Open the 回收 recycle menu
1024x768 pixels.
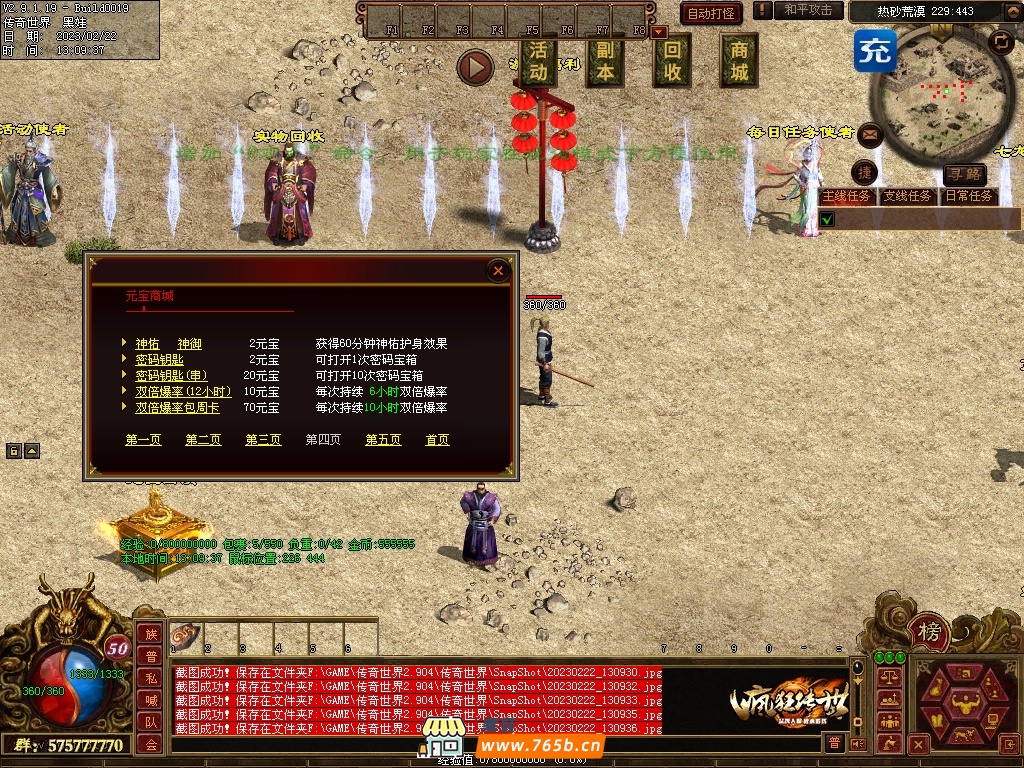point(672,62)
